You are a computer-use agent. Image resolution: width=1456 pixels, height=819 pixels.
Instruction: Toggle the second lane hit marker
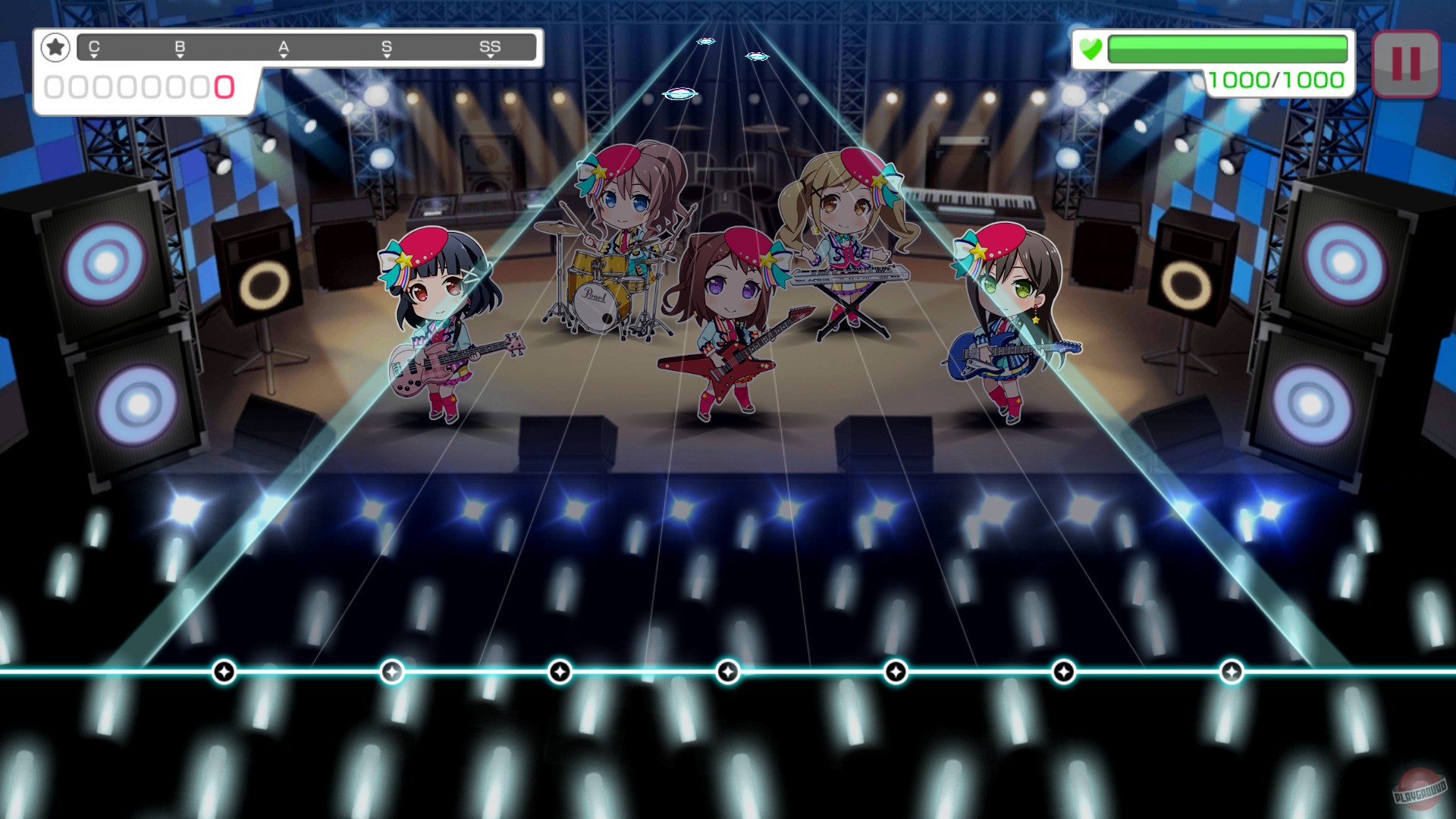391,671
